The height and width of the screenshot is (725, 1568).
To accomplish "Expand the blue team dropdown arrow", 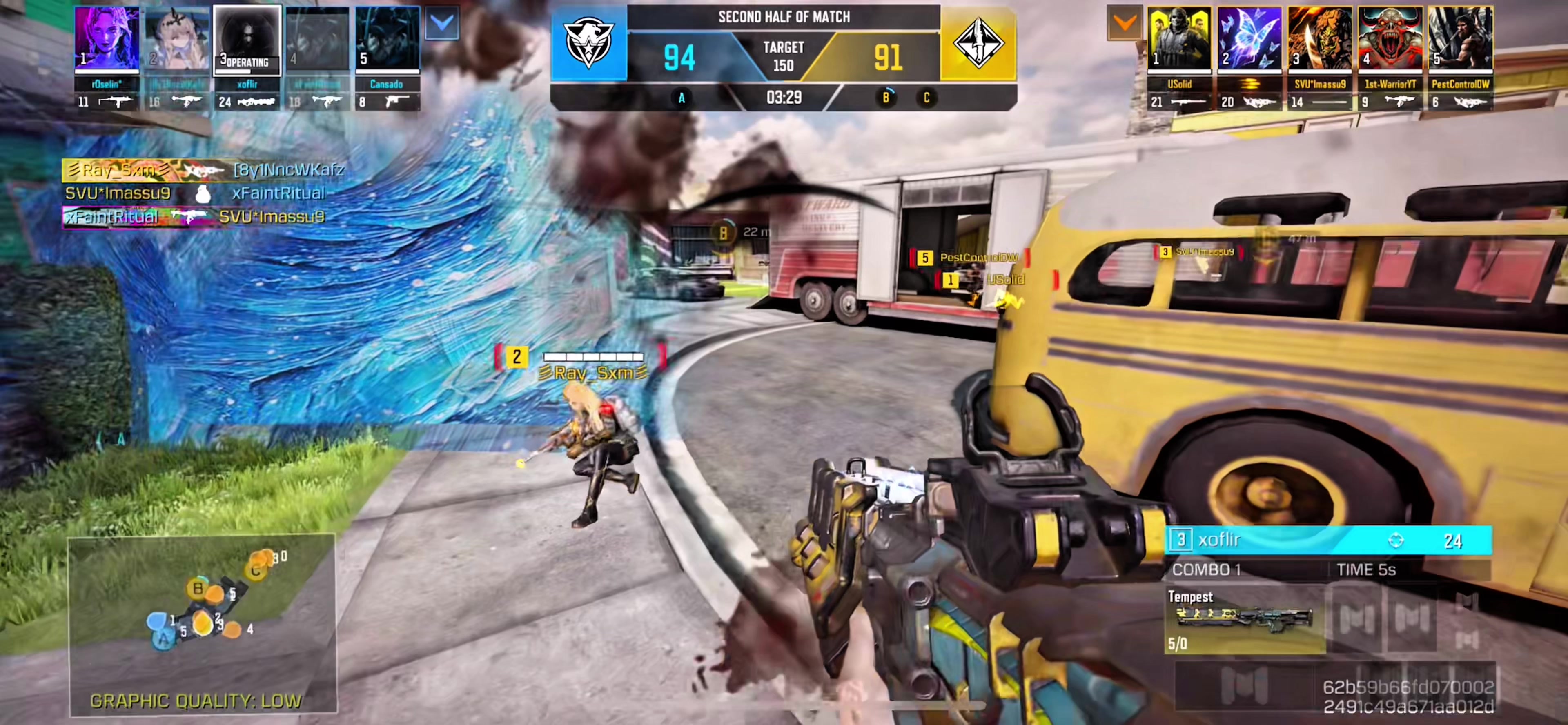I will [x=442, y=23].
